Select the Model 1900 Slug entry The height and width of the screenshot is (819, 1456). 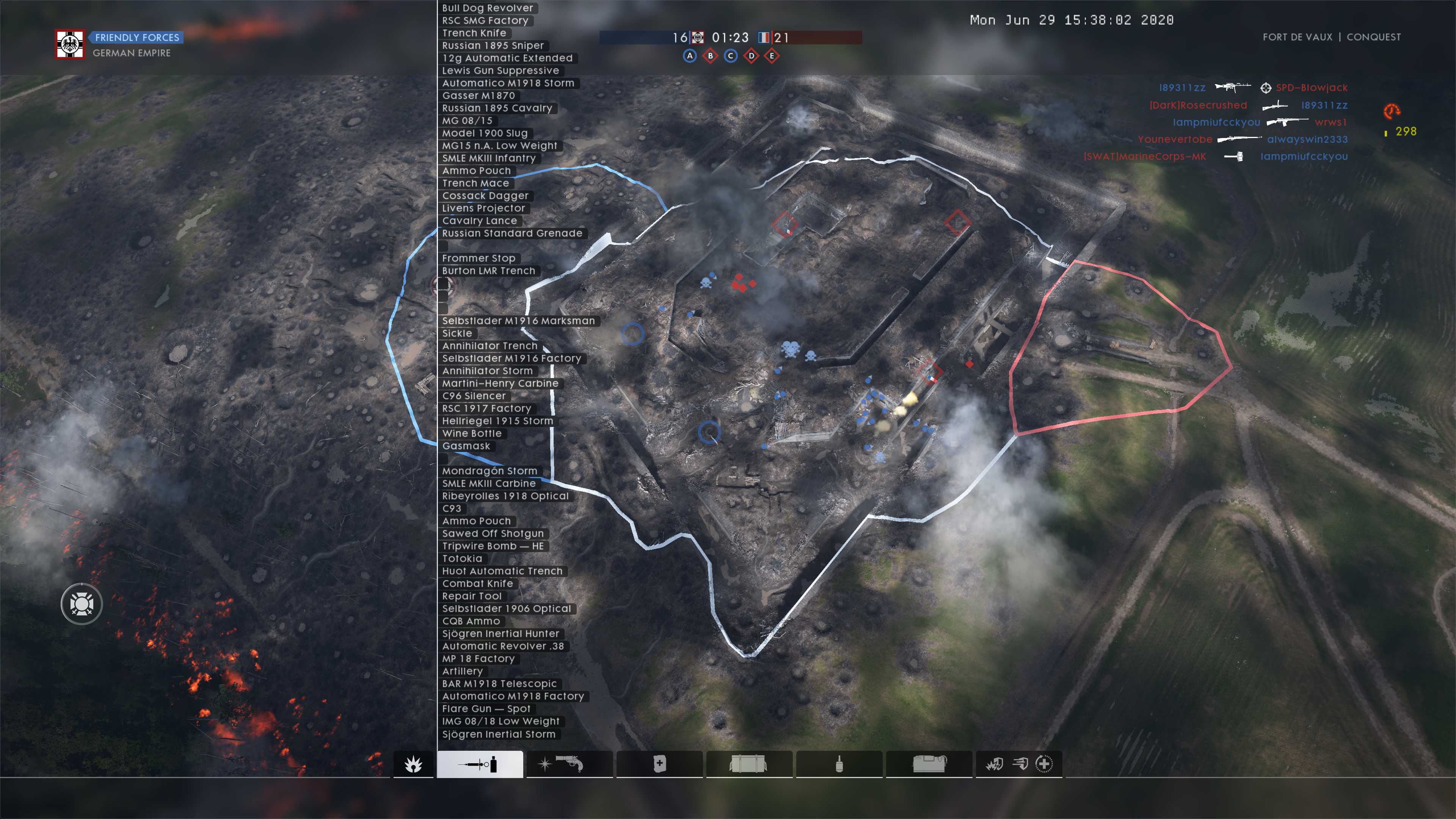point(485,133)
